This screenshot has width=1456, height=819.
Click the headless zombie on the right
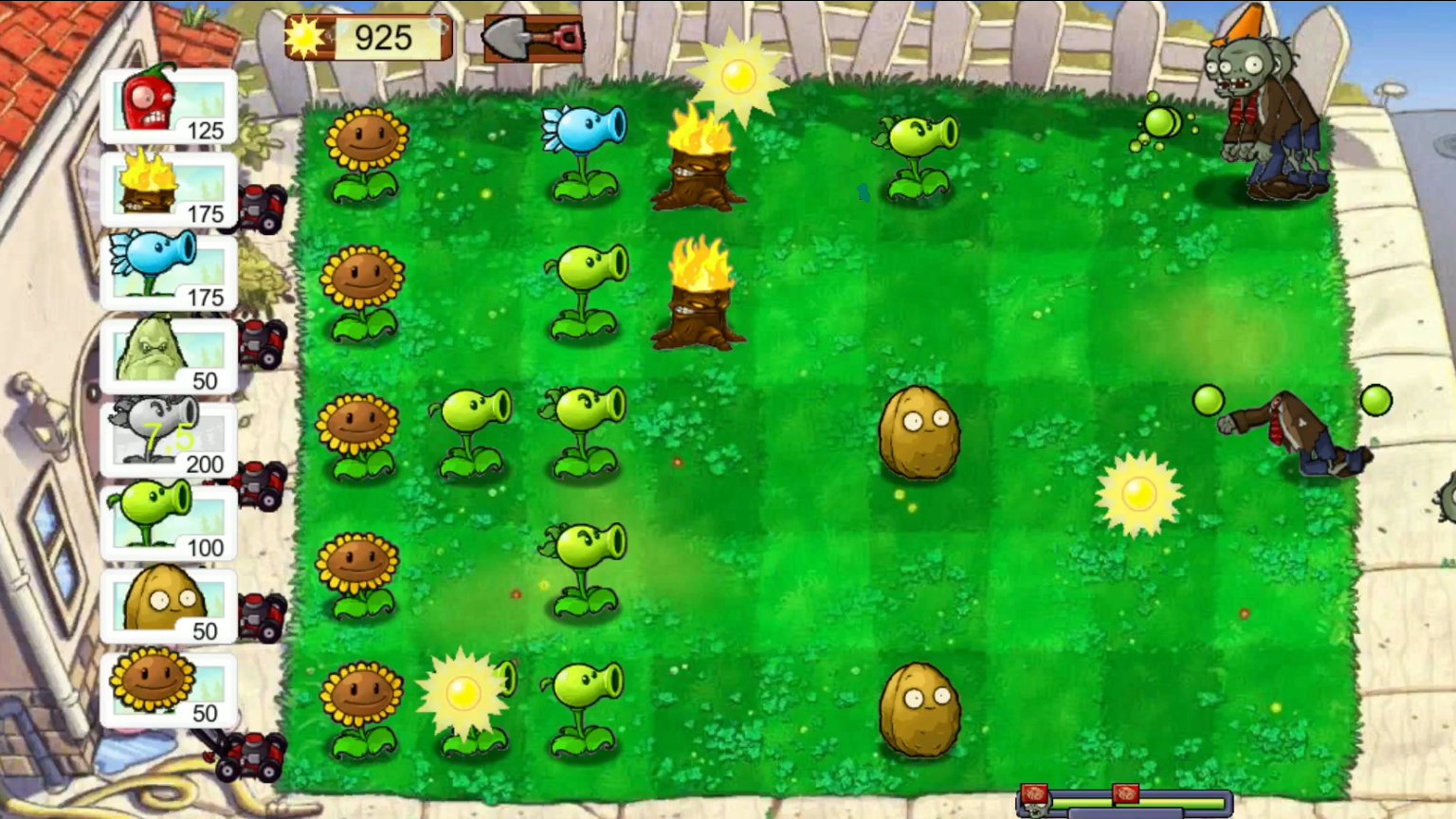click(x=1301, y=436)
